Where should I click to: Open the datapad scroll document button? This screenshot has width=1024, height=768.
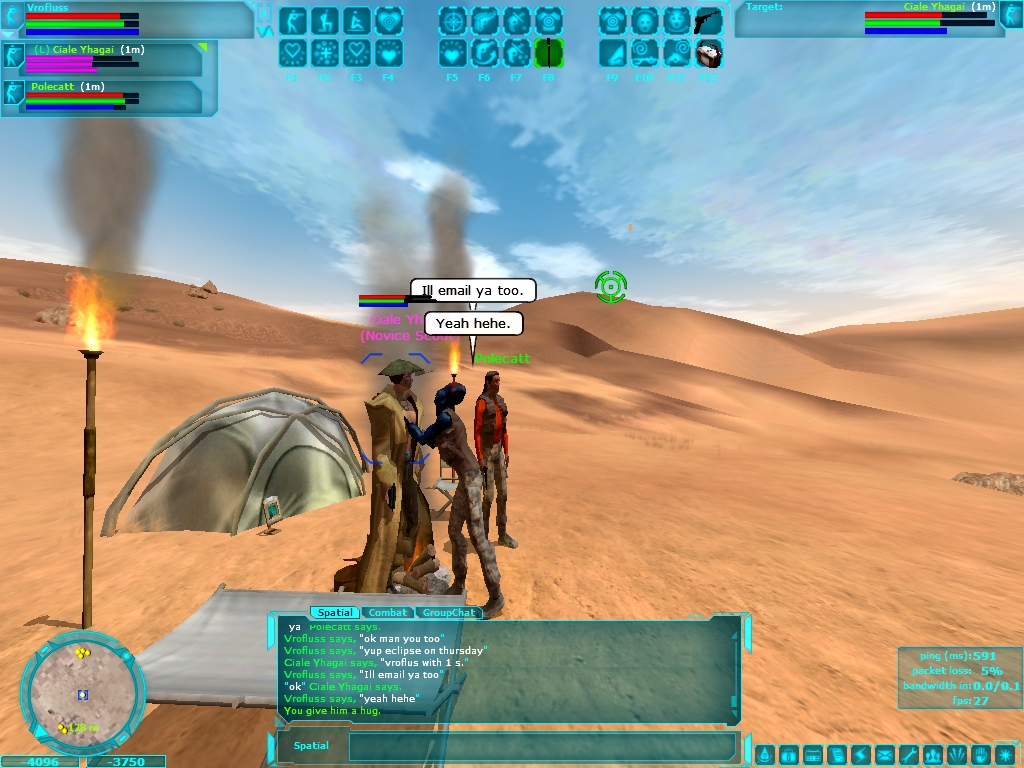(x=837, y=754)
